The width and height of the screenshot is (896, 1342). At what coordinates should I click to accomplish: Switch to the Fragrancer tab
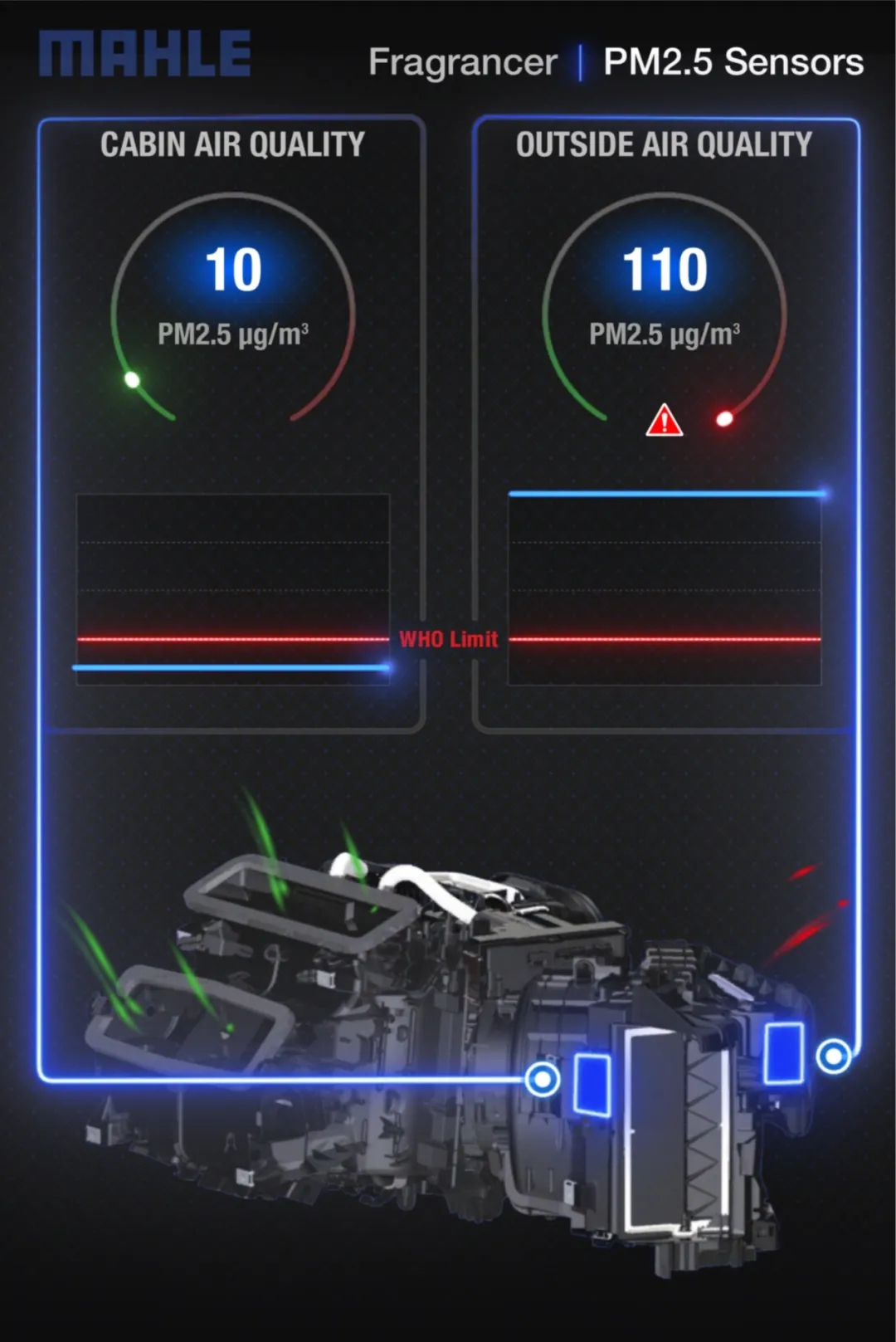click(462, 63)
